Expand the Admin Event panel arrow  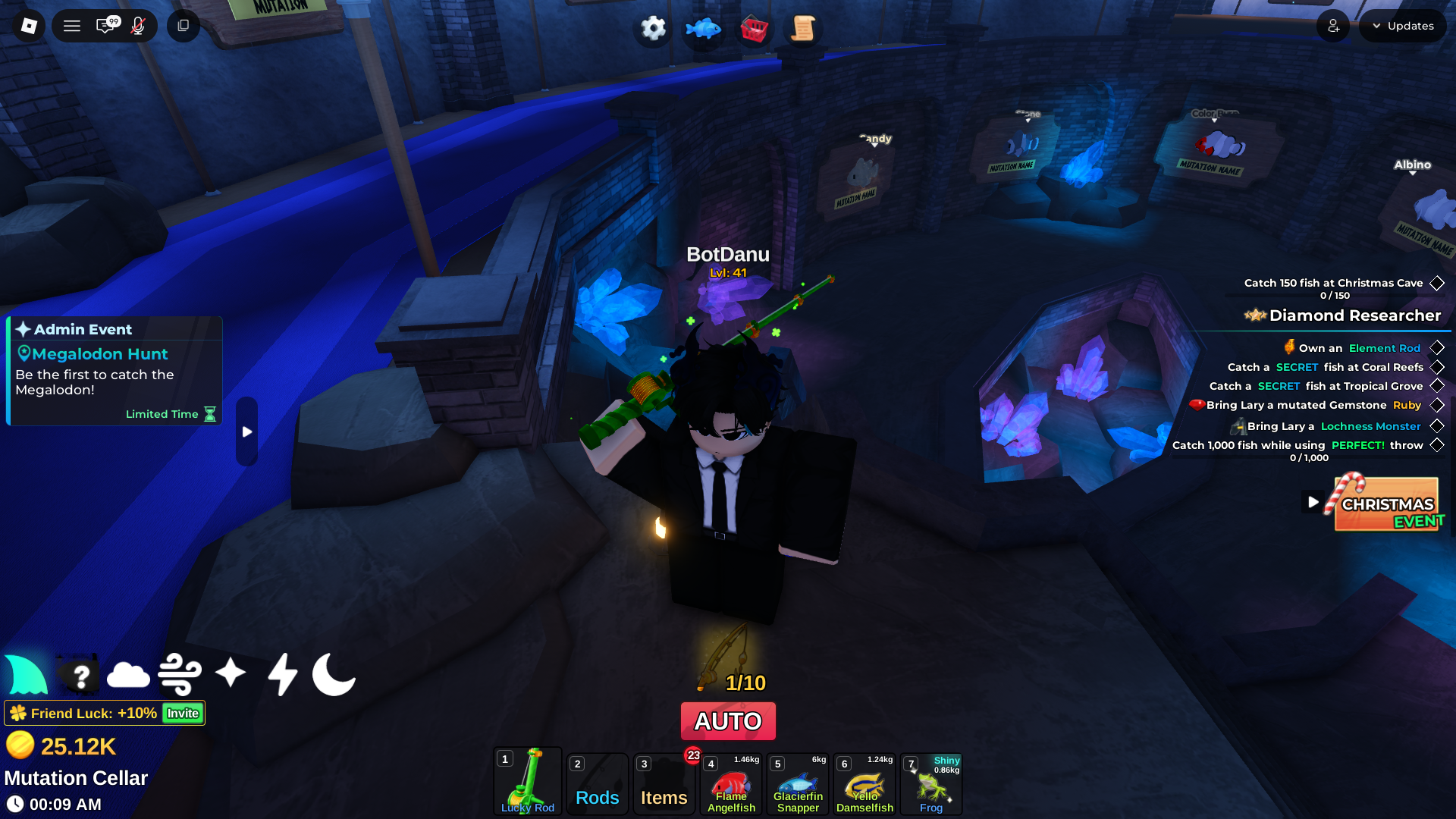246,431
